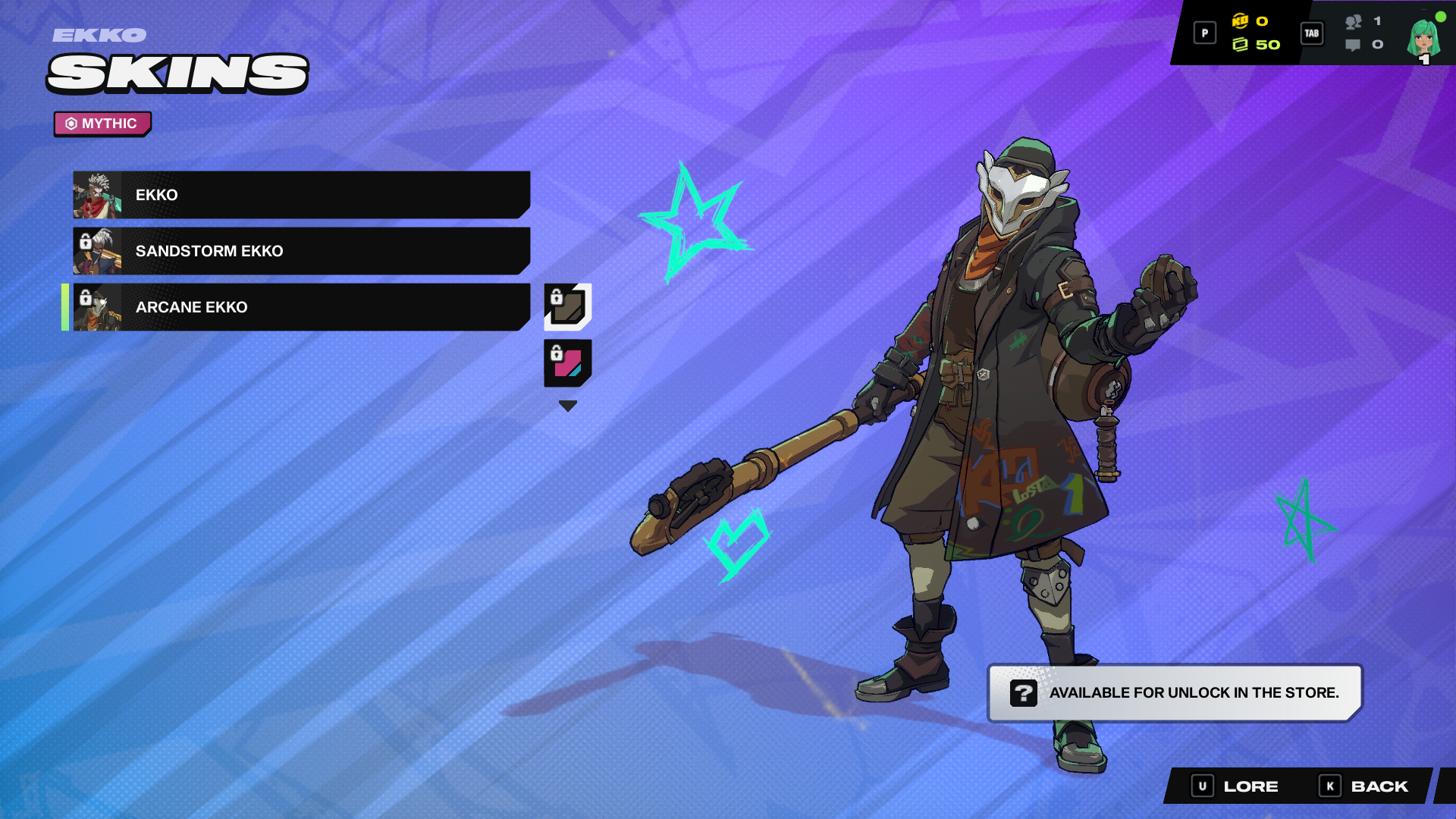
Task: Click the lock icon on Sandstorm Ekko
Action: coord(86,242)
